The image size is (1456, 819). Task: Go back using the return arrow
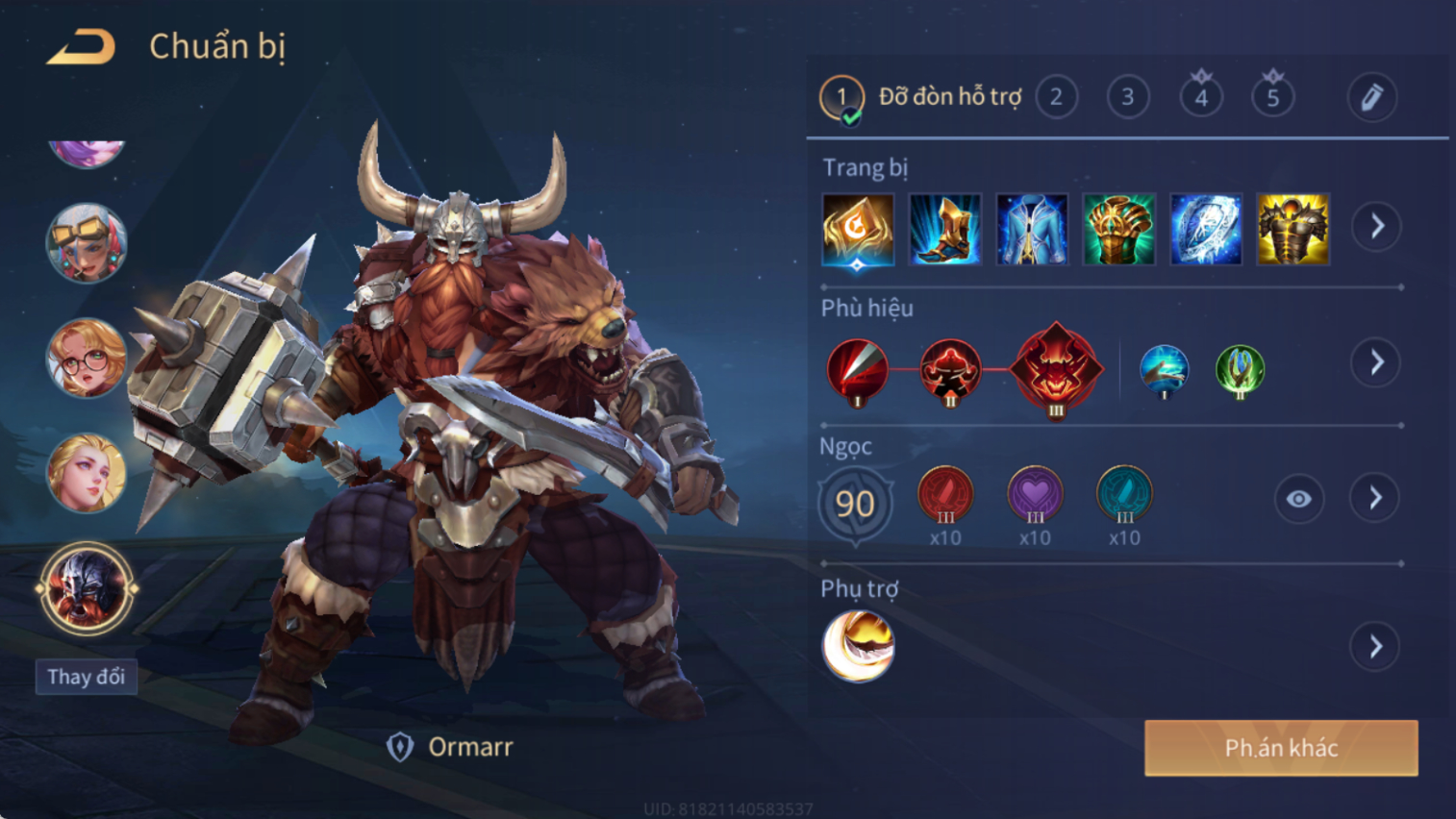[82, 46]
